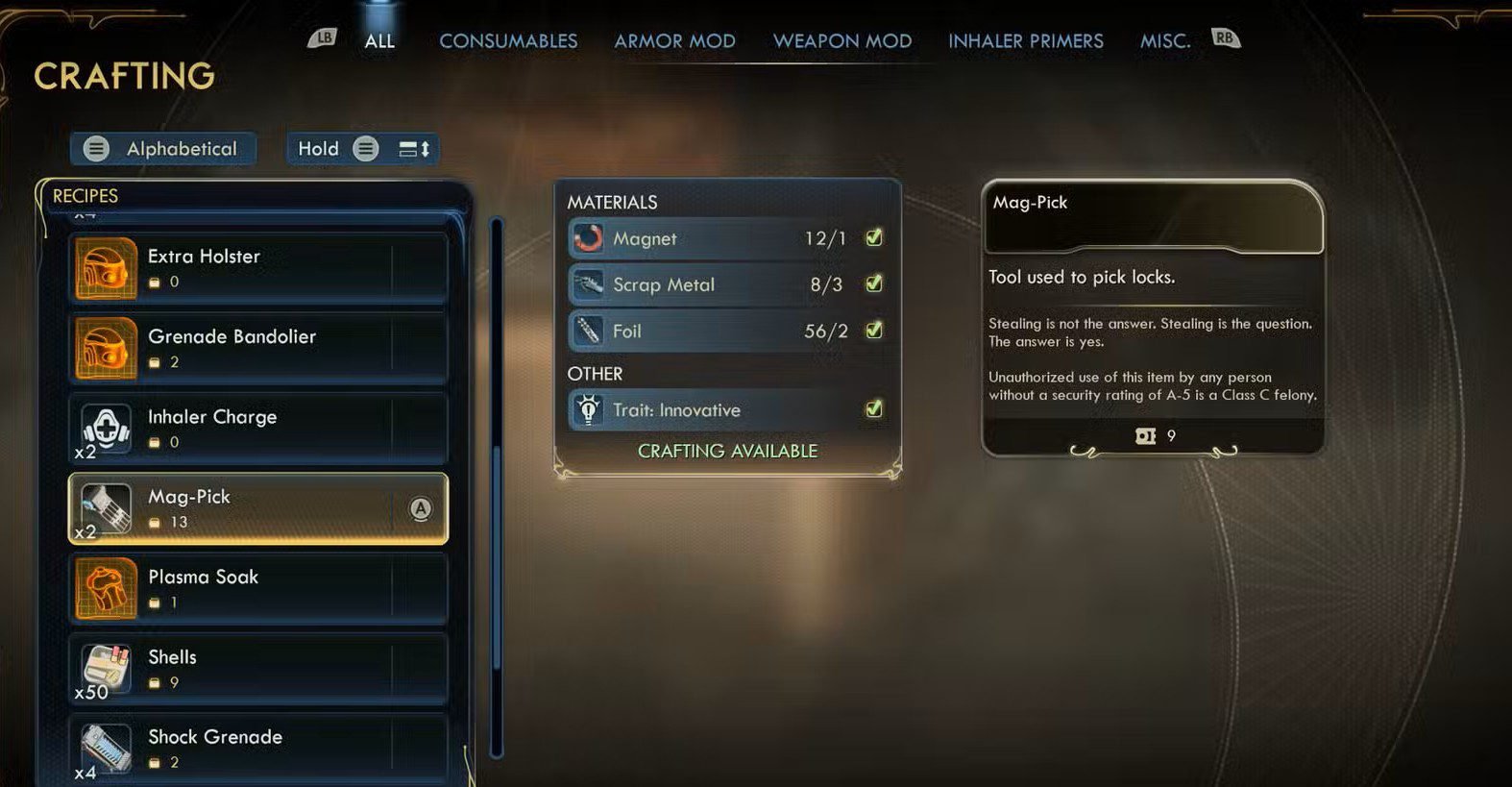Select the Scrap Metal material row
The height and width of the screenshot is (787, 1512).
pos(726,284)
